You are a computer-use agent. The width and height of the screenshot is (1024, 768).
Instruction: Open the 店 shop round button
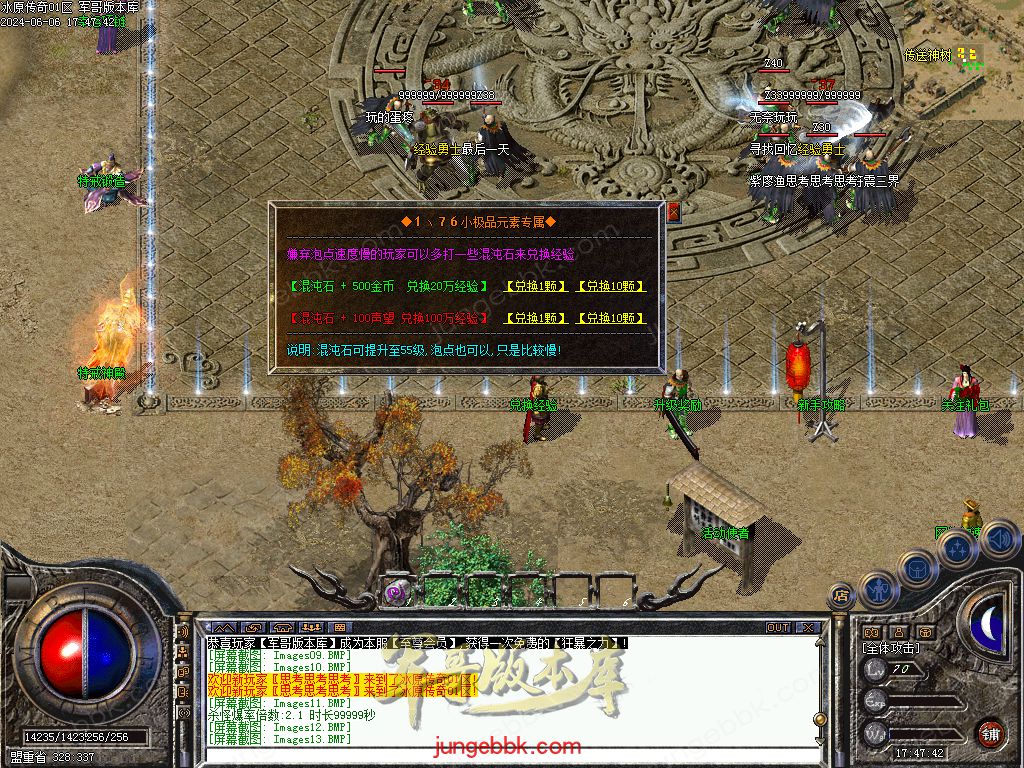[x=840, y=597]
